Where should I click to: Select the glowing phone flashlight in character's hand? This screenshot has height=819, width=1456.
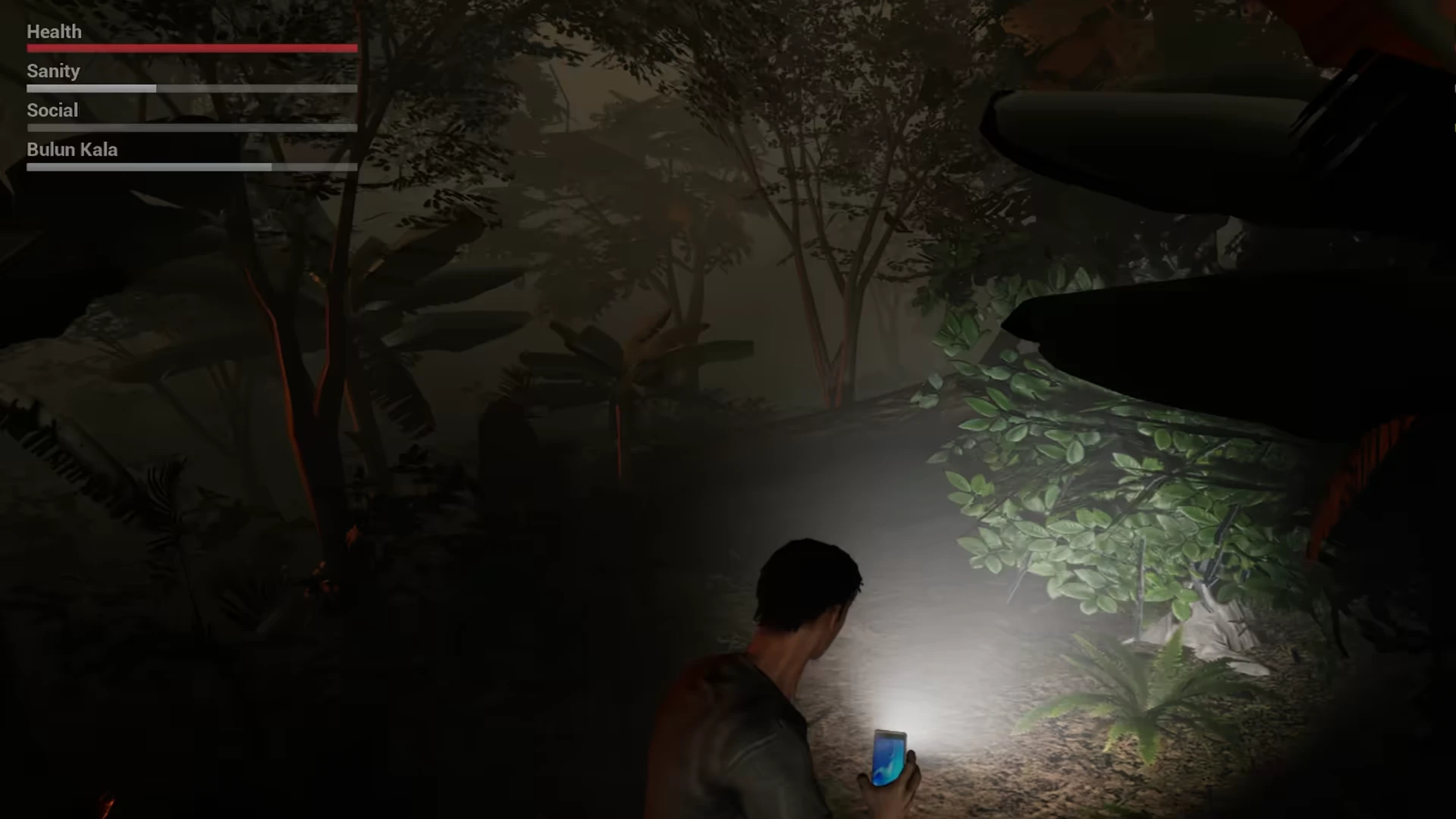click(x=891, y=758)
